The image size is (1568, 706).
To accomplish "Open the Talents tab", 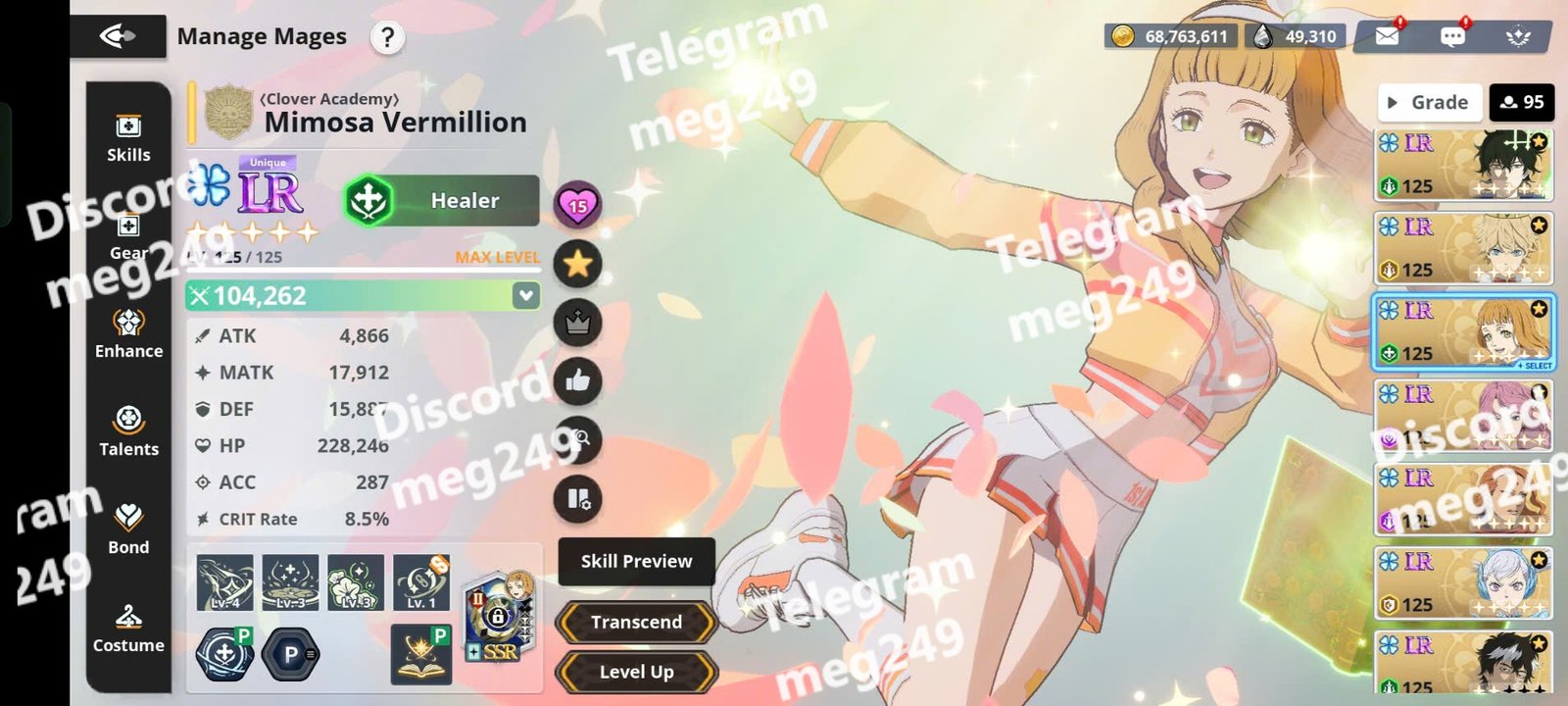I will [x=128, y=432].
